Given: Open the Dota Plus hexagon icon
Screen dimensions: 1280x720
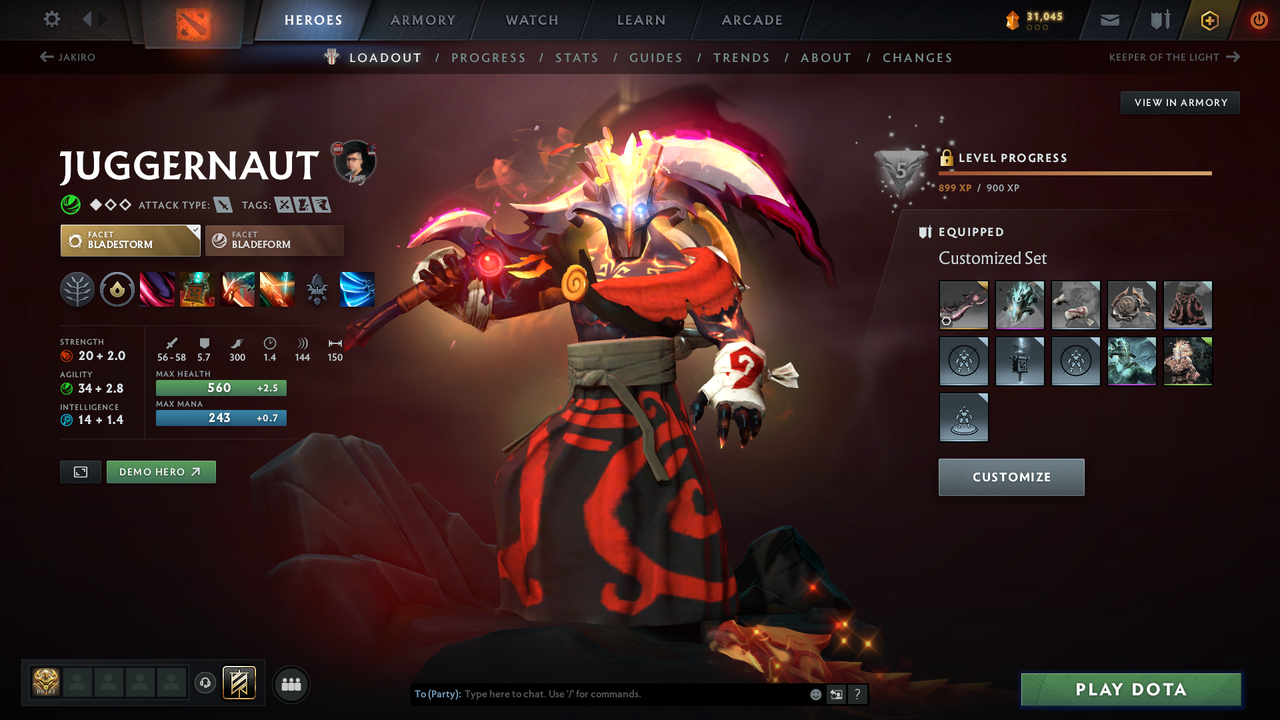Looking at the screenshot, I should coord(1209,19).
